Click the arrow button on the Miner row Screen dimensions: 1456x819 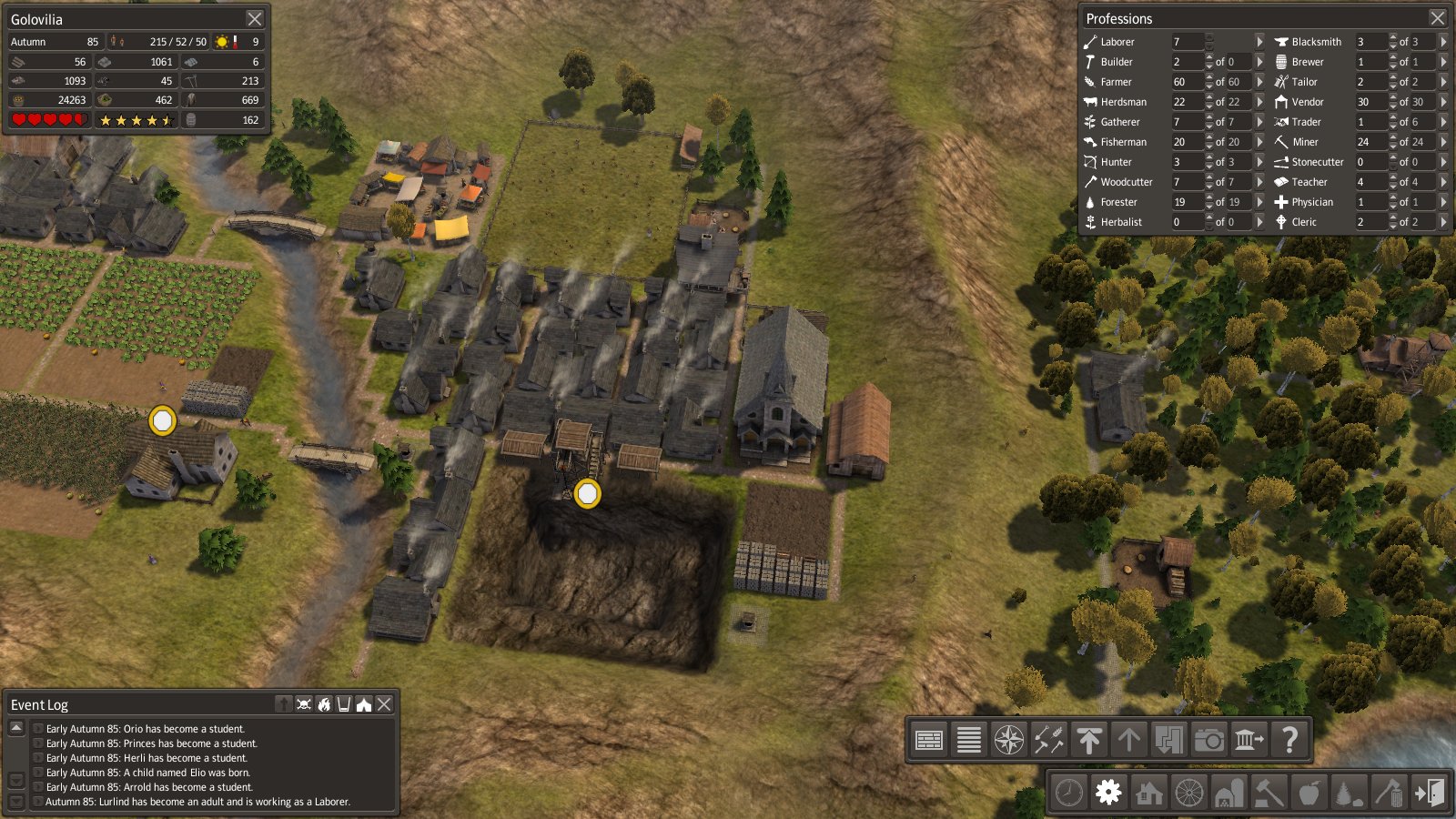1443,142
